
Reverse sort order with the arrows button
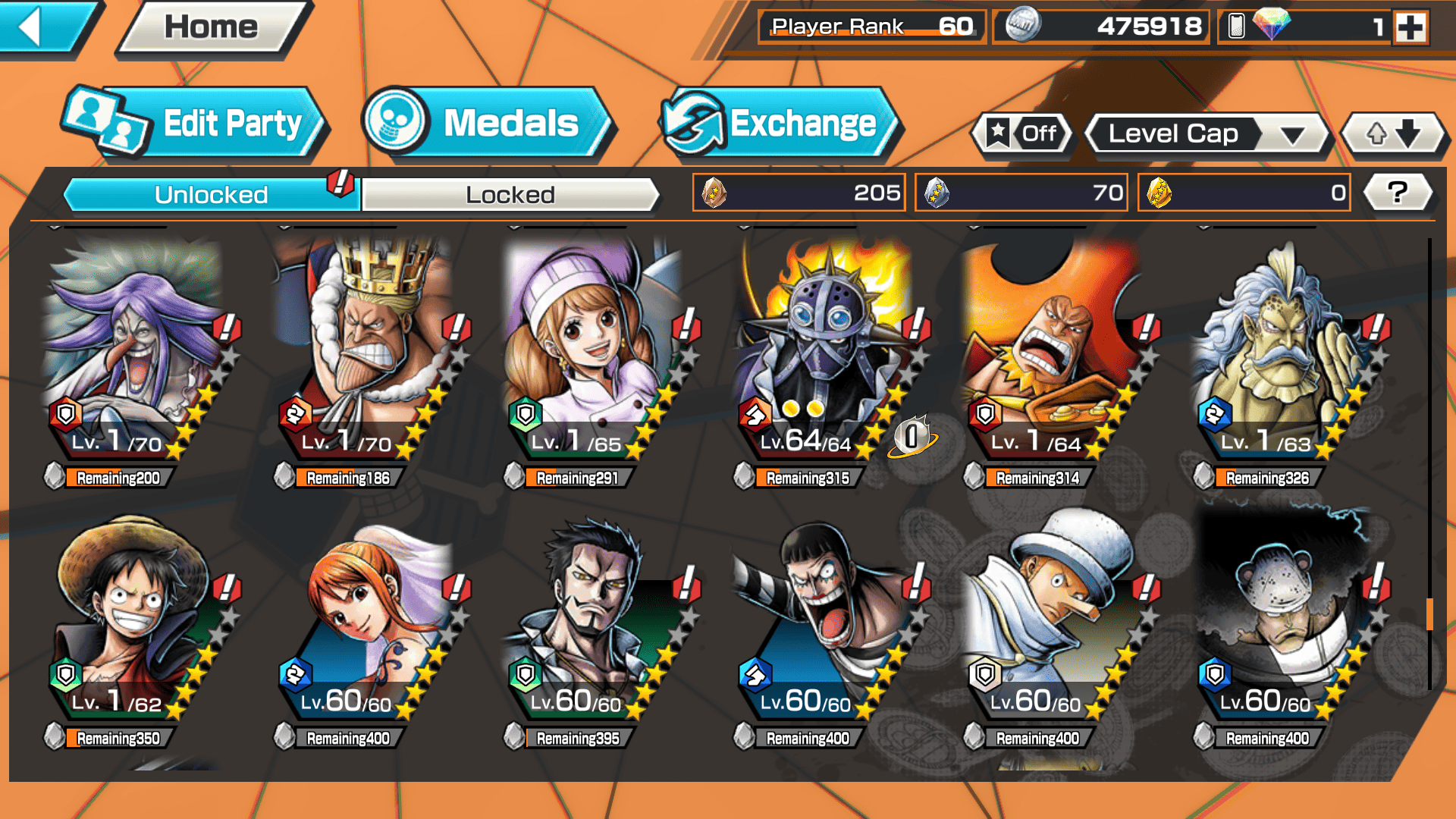point(1393,134)
